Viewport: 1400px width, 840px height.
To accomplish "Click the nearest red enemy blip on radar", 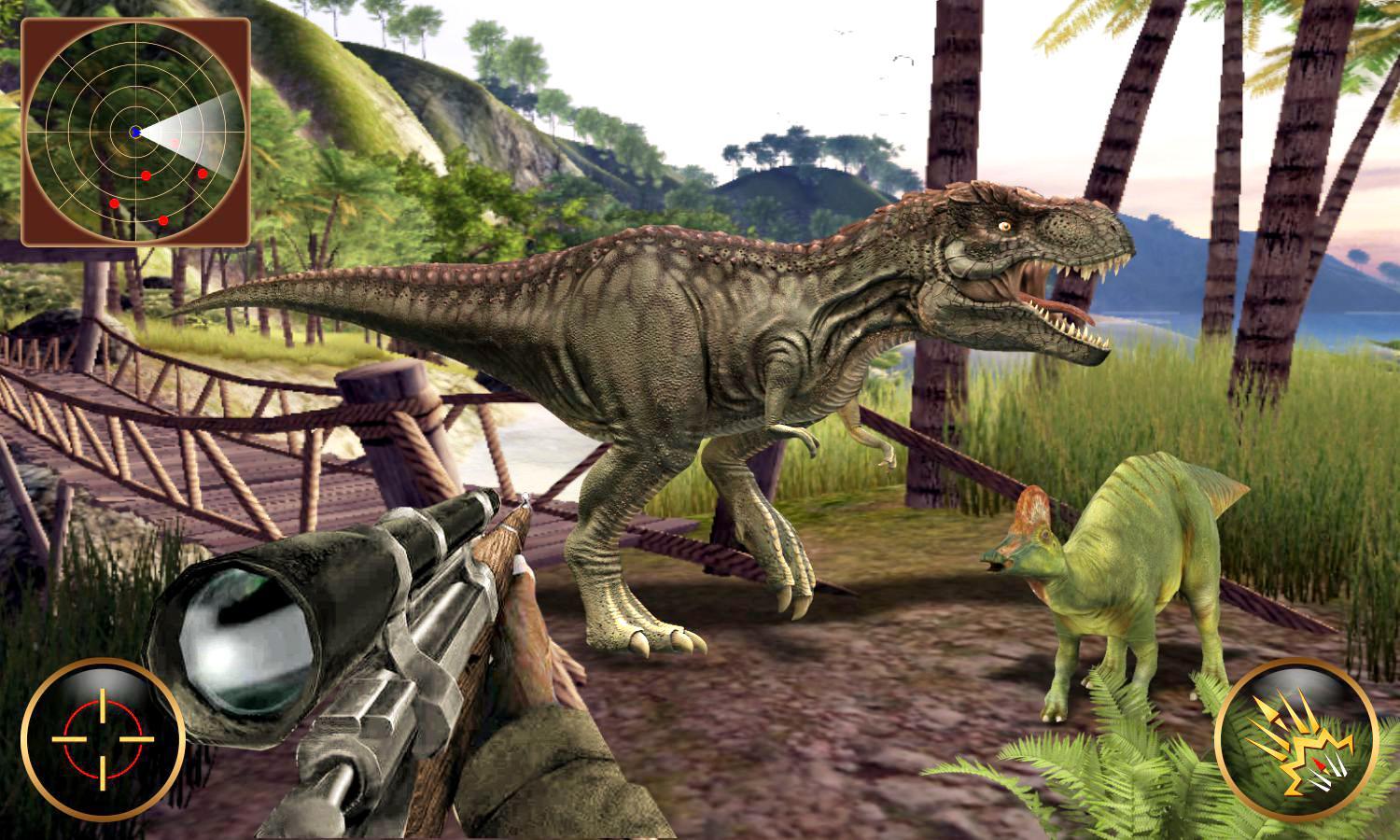I will [x=146, y=175].
